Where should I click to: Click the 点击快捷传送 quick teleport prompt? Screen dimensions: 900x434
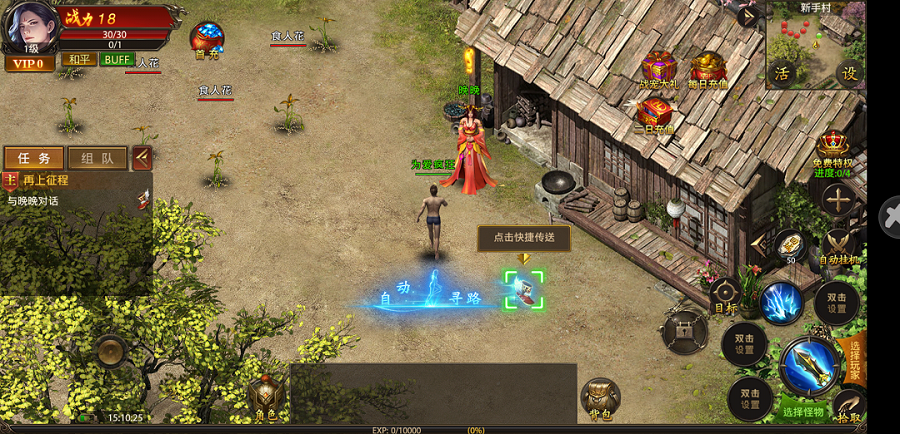click(x=524, y=238)
